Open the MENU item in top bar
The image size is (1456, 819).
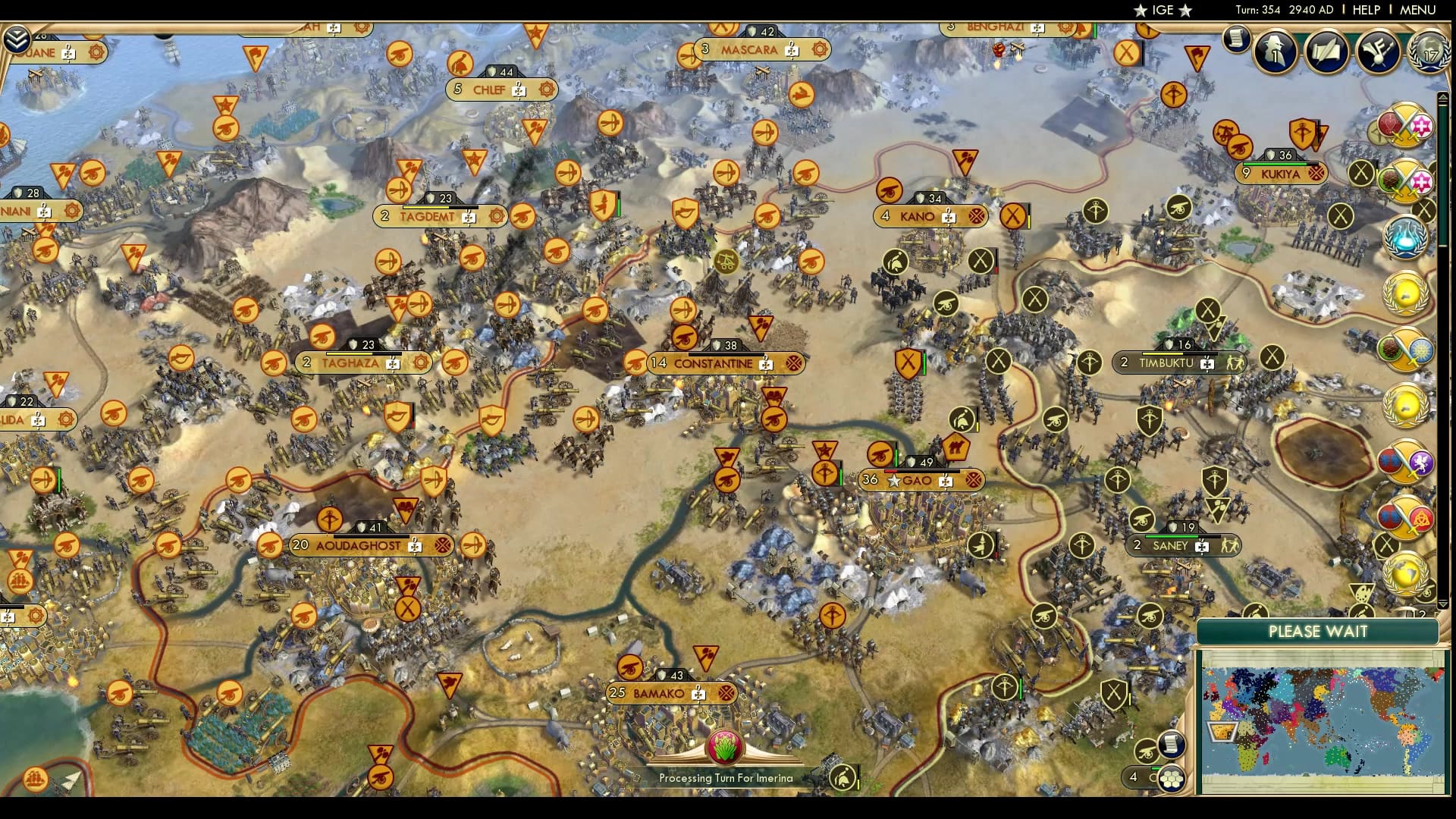pos(1417,10)
